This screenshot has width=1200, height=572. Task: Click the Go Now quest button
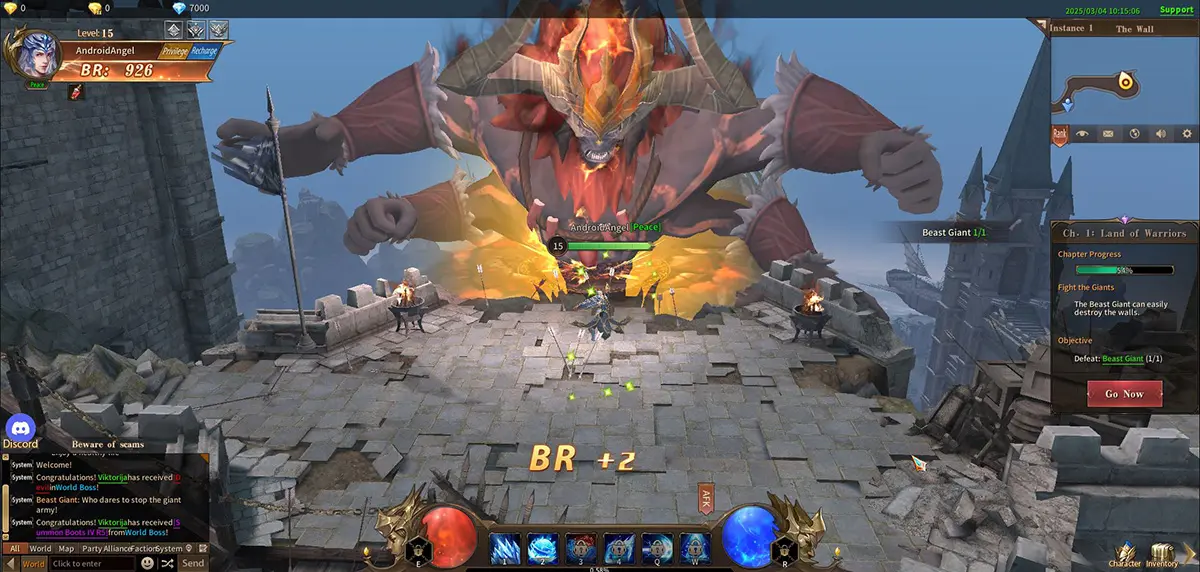[1124, 394]
